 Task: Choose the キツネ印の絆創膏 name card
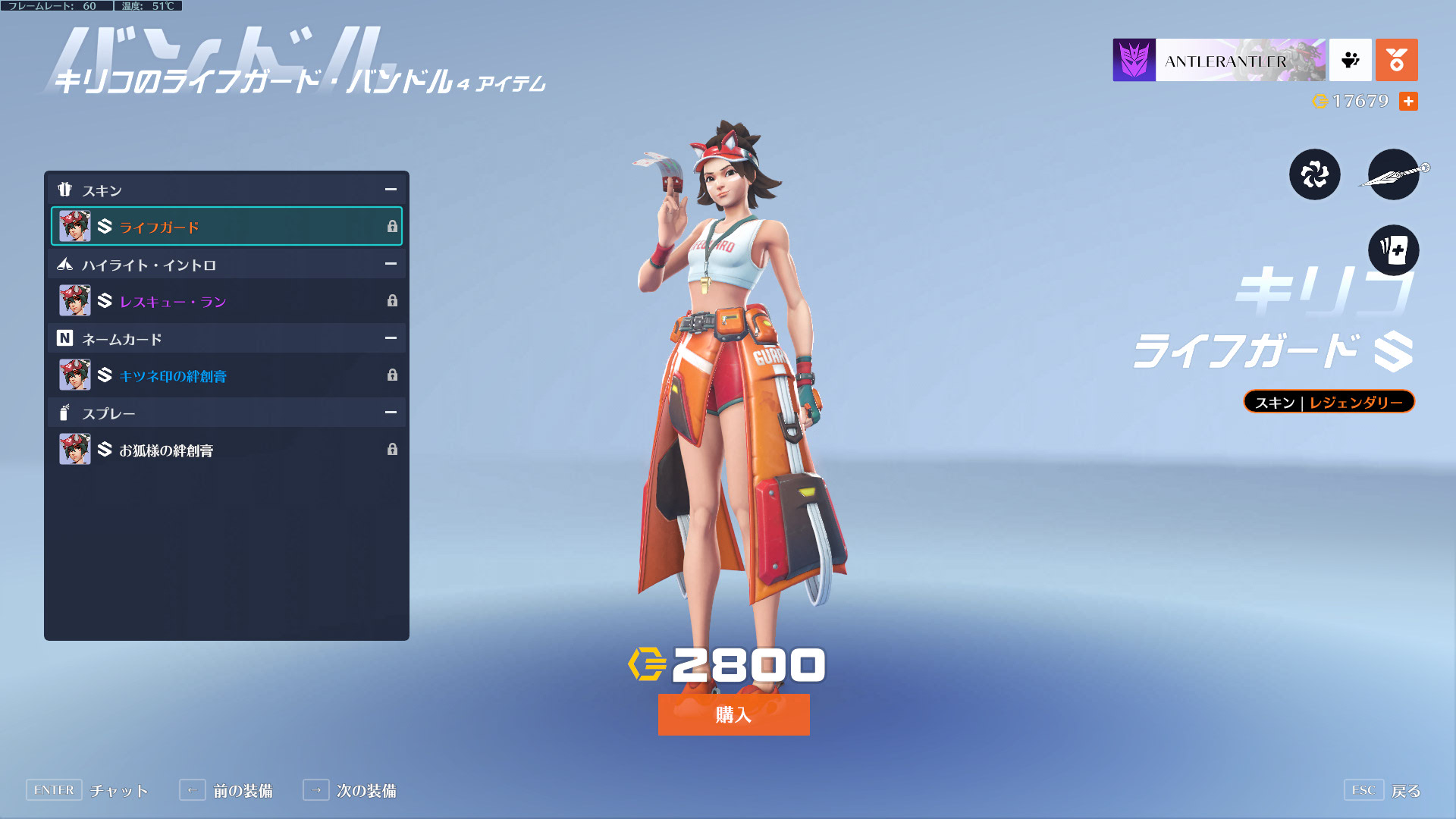(226, 375)
